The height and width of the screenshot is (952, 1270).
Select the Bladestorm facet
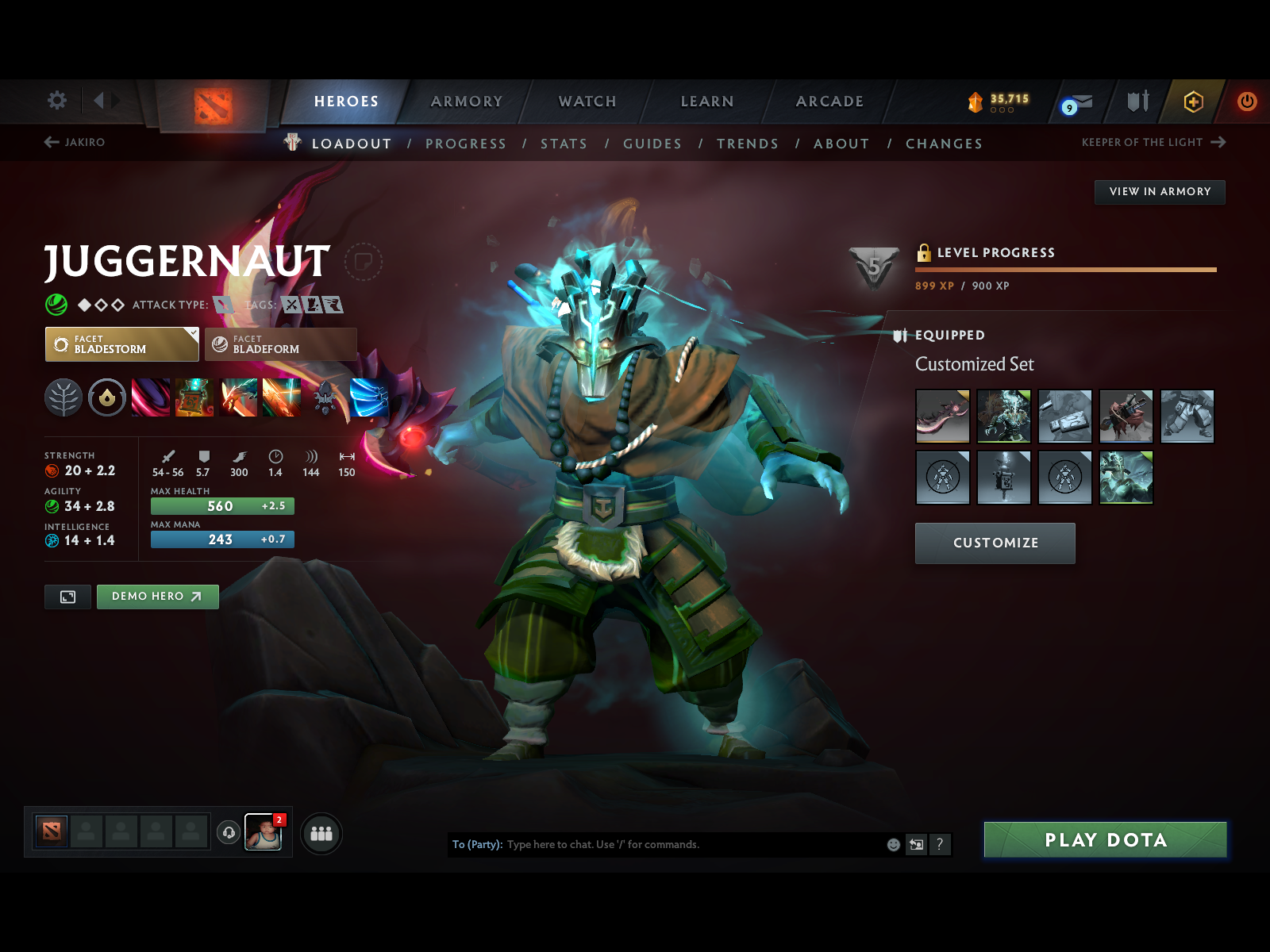121,344
